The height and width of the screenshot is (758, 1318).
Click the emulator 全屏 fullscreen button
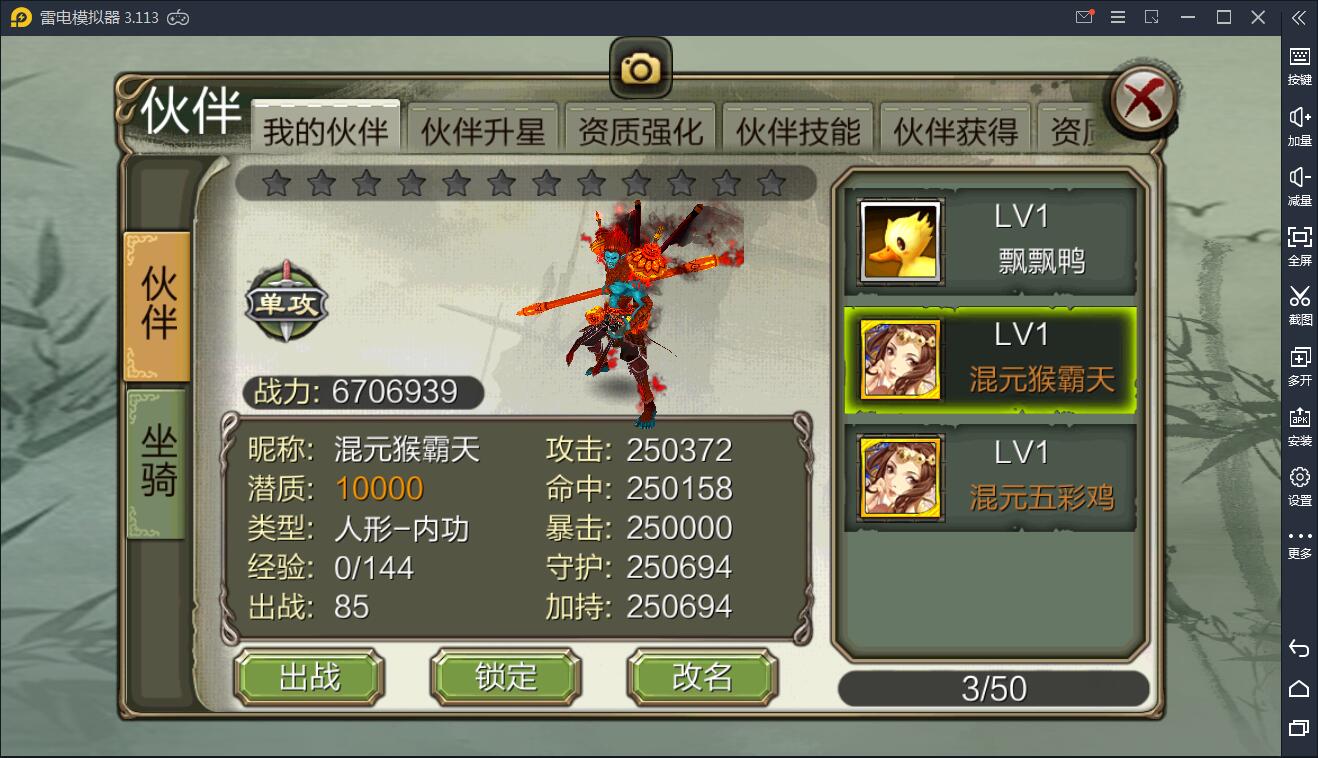click(1299, 245)
